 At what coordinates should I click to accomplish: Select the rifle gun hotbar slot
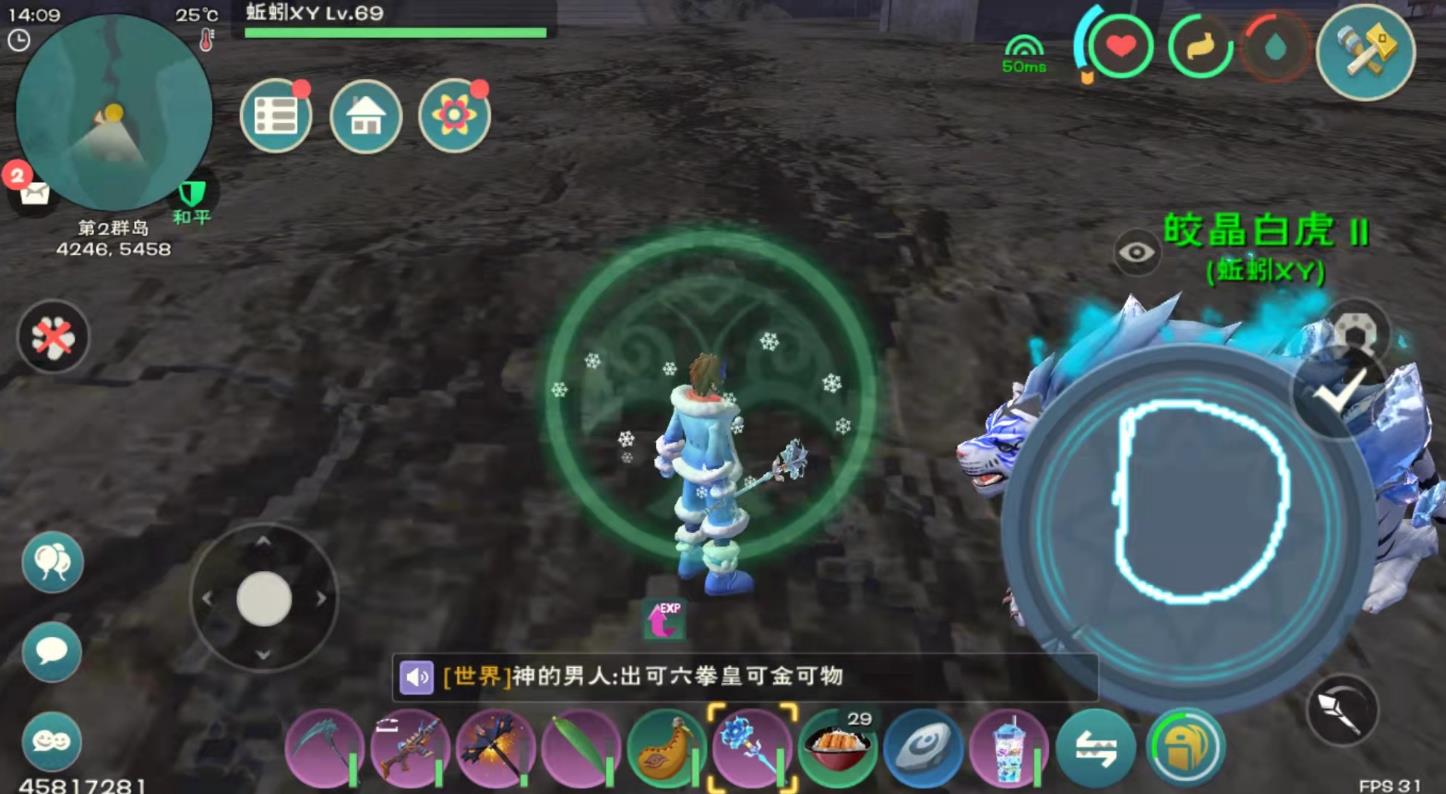[x=409, y=749]
